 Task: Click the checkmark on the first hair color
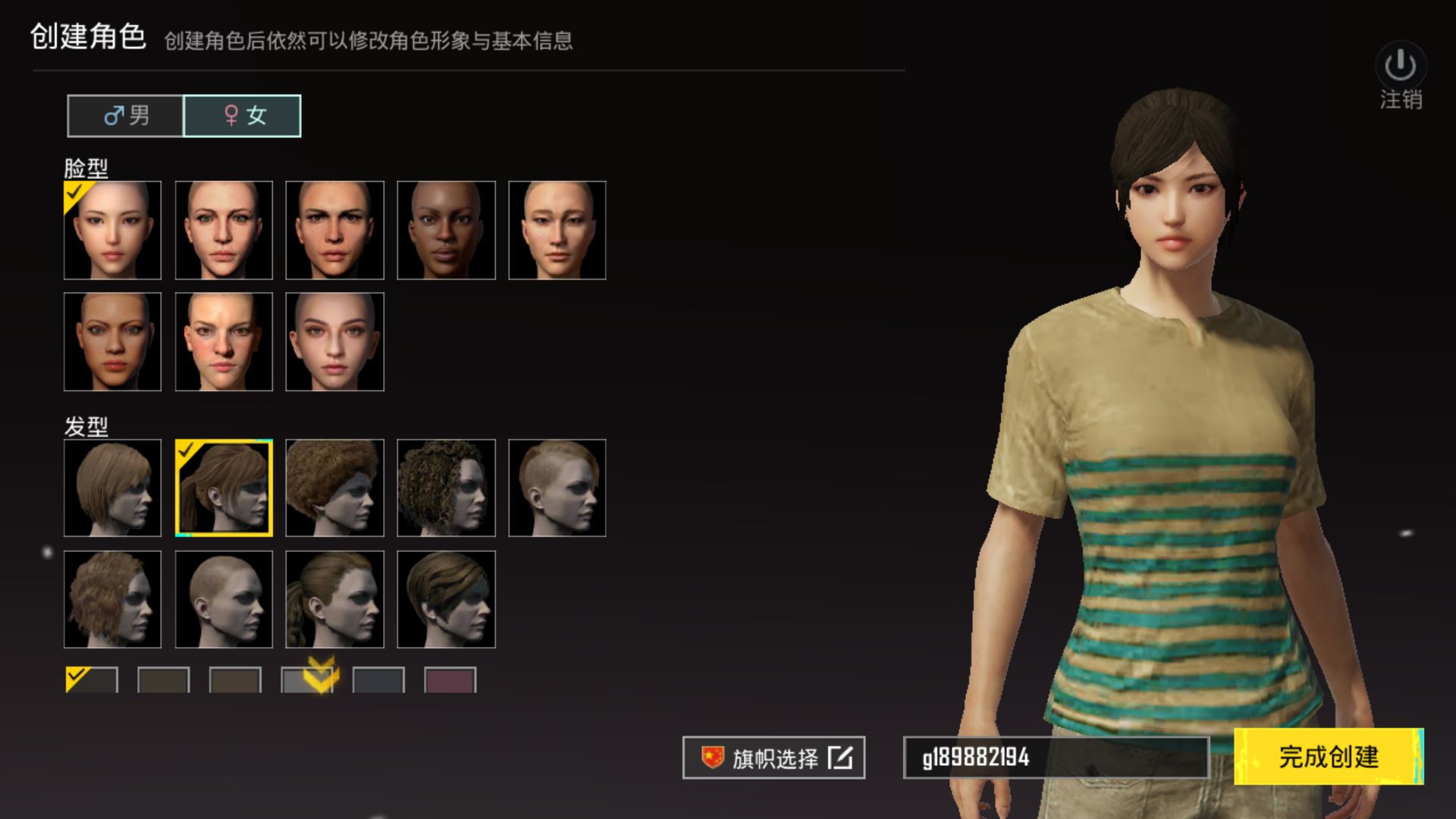[76, 675]
